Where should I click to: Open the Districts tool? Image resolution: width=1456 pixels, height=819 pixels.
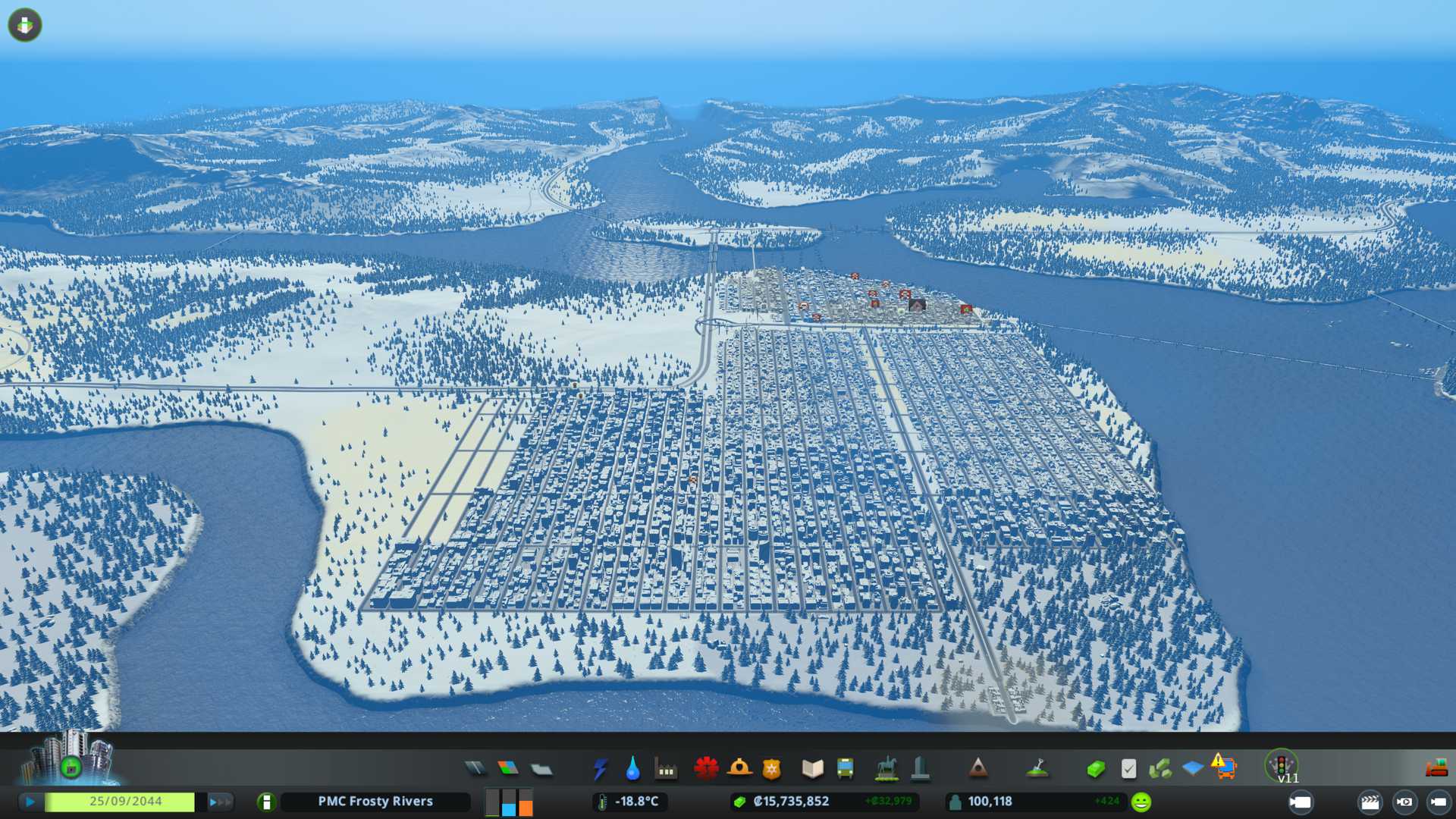tap(541, 769)
